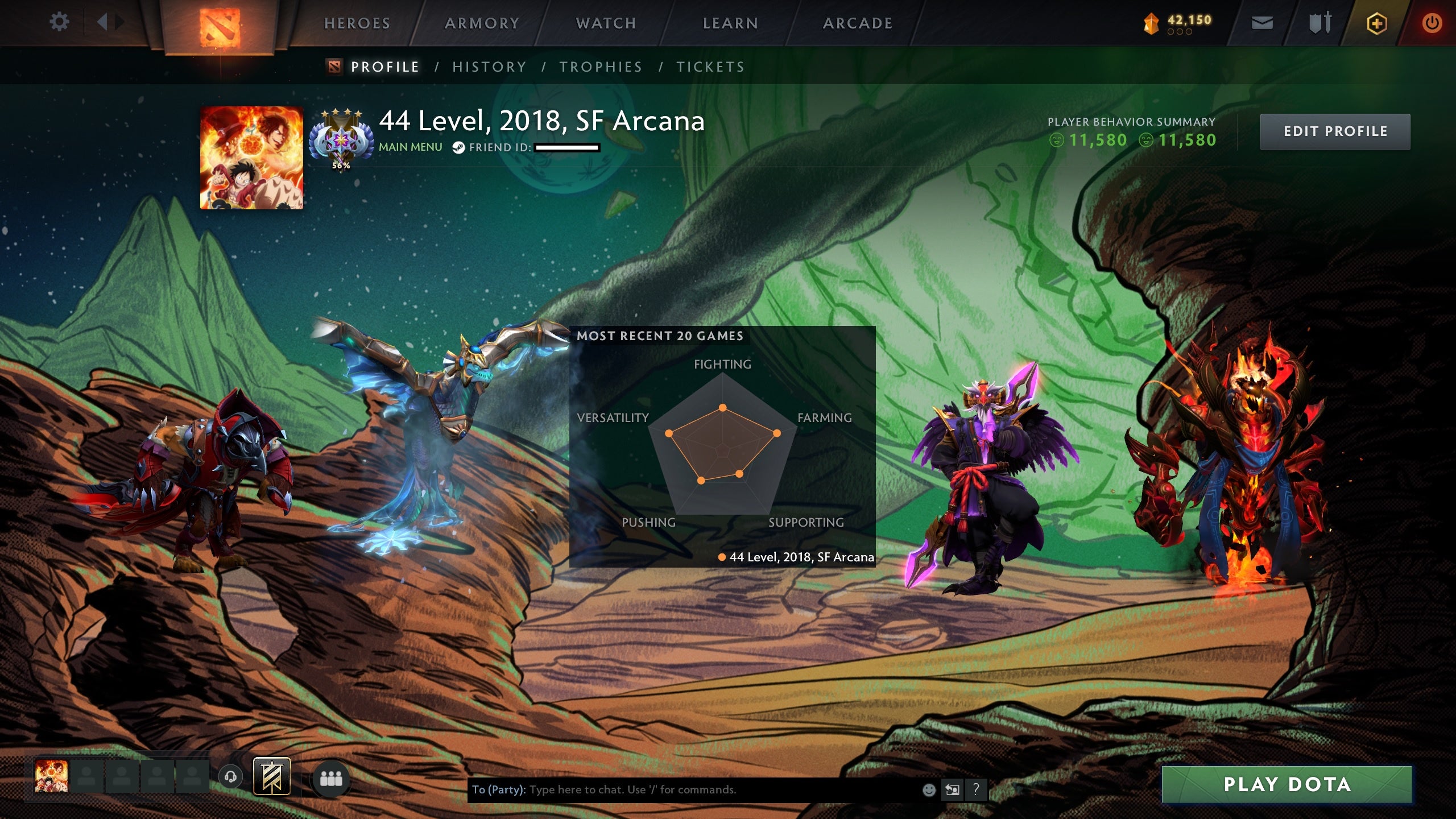Open the settings gear
Viewport: 1456px width, 819px height.
(59, 22)
